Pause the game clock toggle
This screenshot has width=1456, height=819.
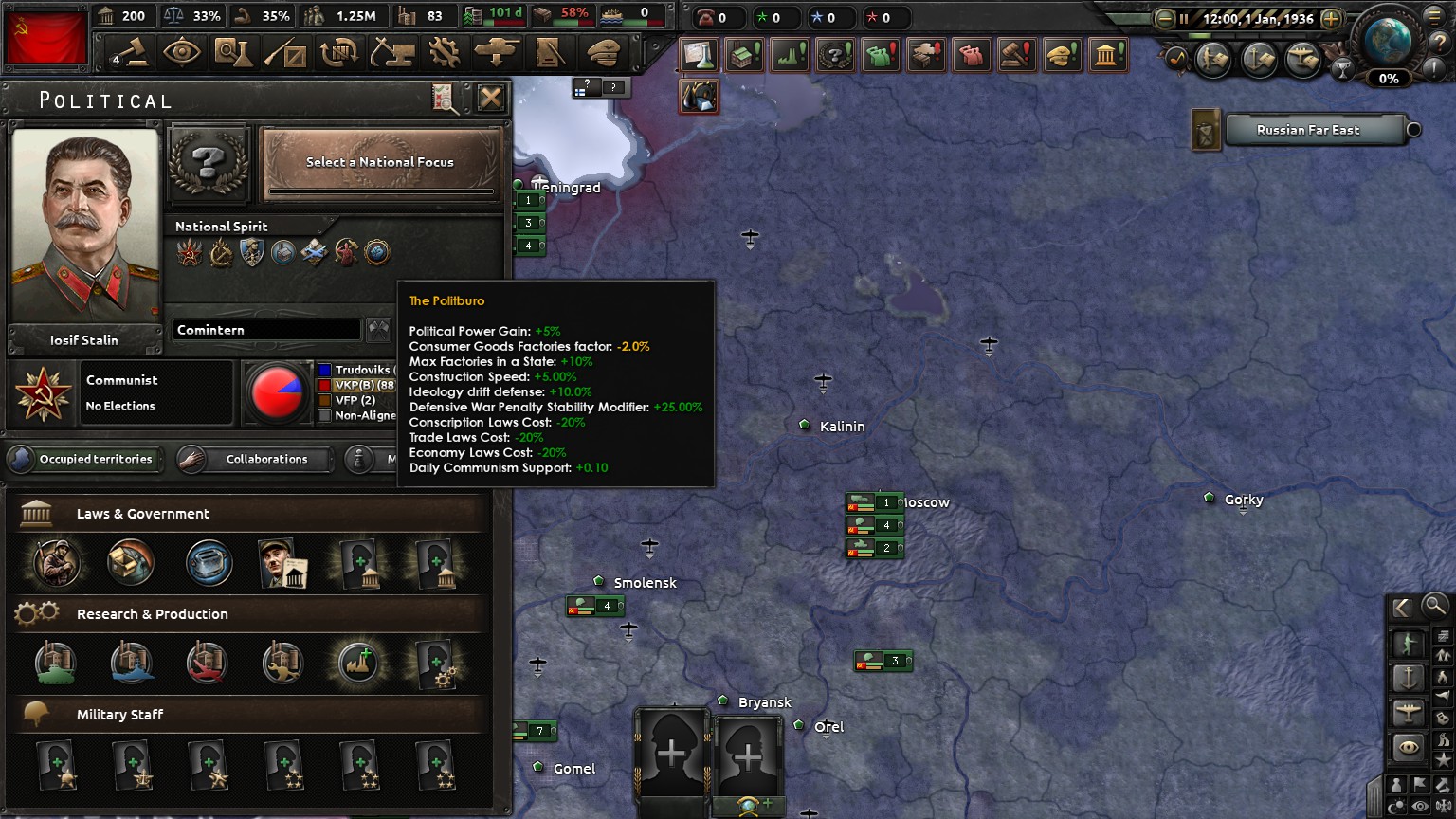click(1184, 17)
